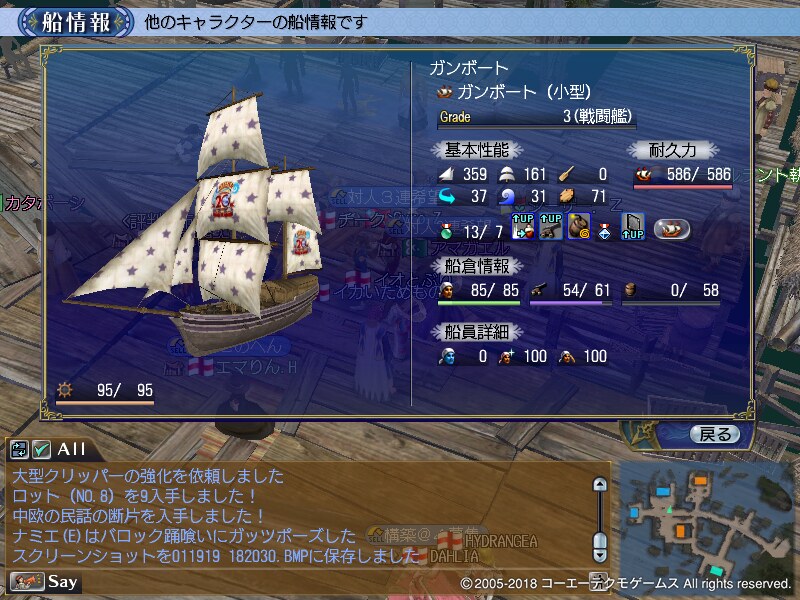
Task: Click the bomb barrel skill icon
Action: click(579, 226)
